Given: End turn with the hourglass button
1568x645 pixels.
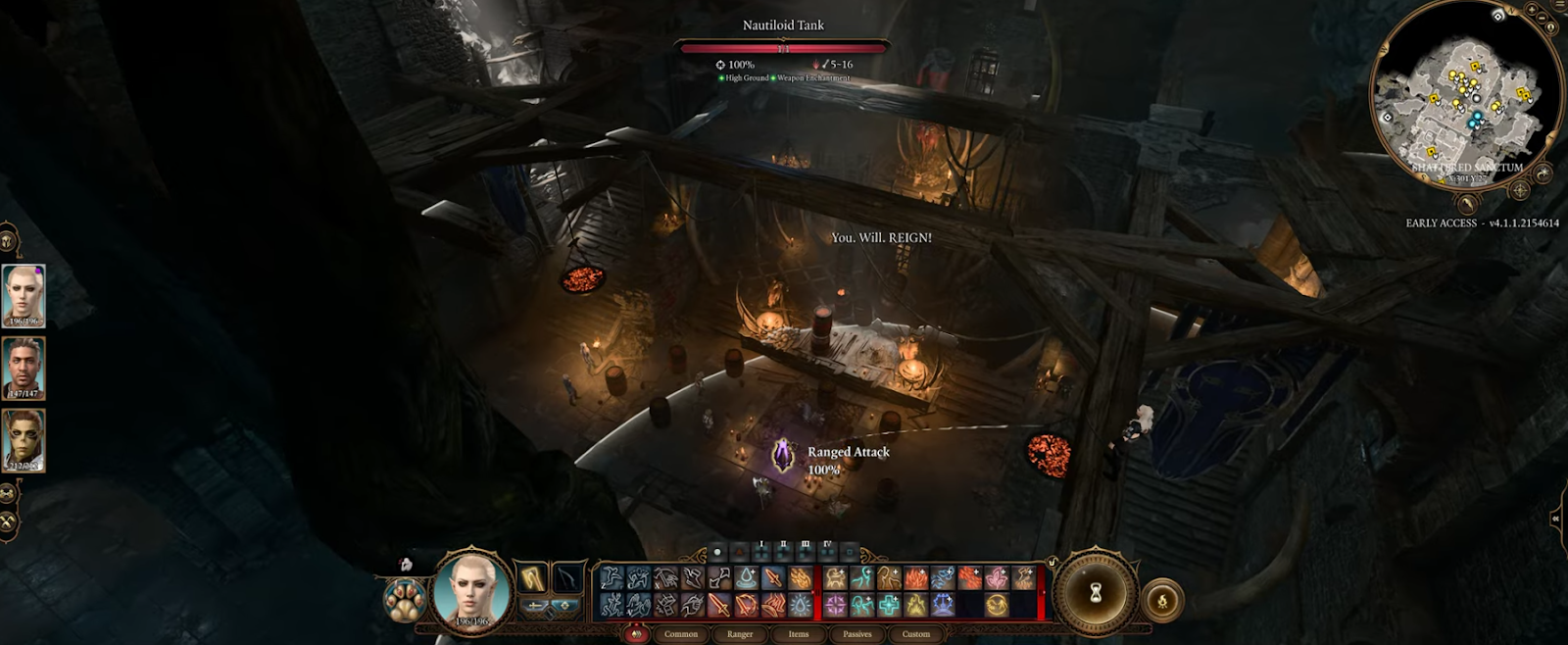Looking at the screenshot, I should click(1096, 592).
